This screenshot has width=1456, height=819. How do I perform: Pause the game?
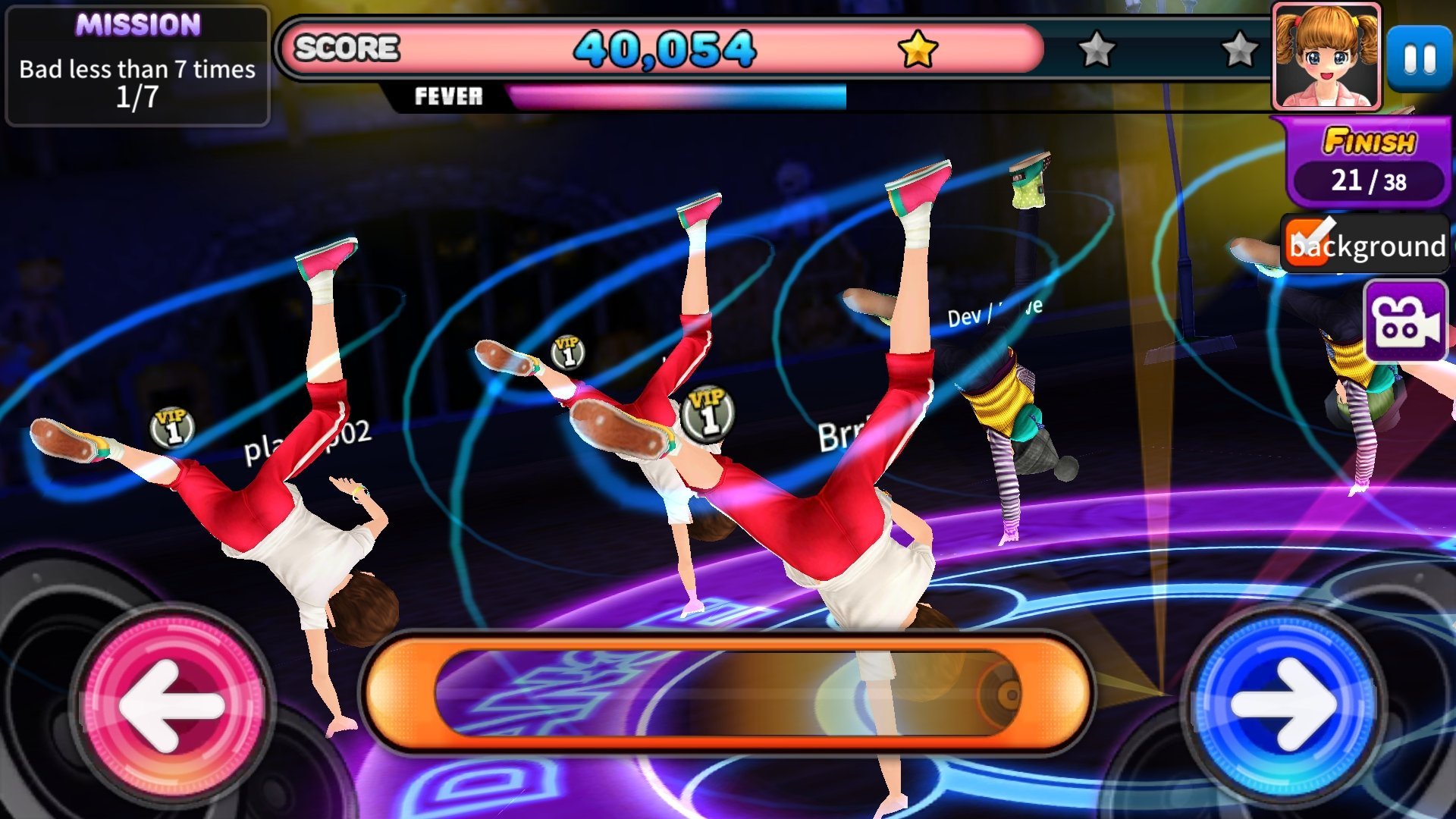1420,59
